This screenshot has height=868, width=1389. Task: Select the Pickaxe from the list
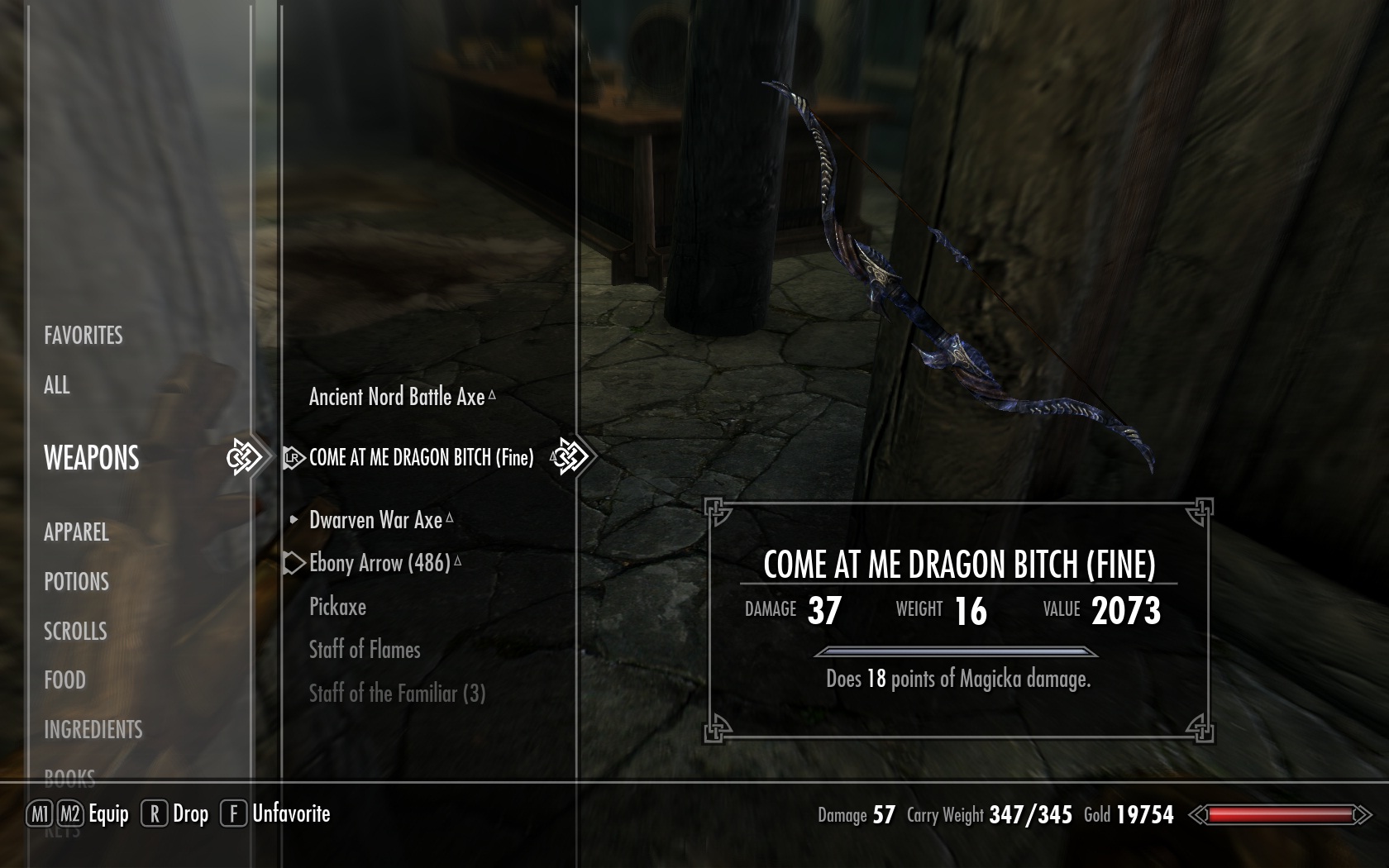tap(337, 607)
